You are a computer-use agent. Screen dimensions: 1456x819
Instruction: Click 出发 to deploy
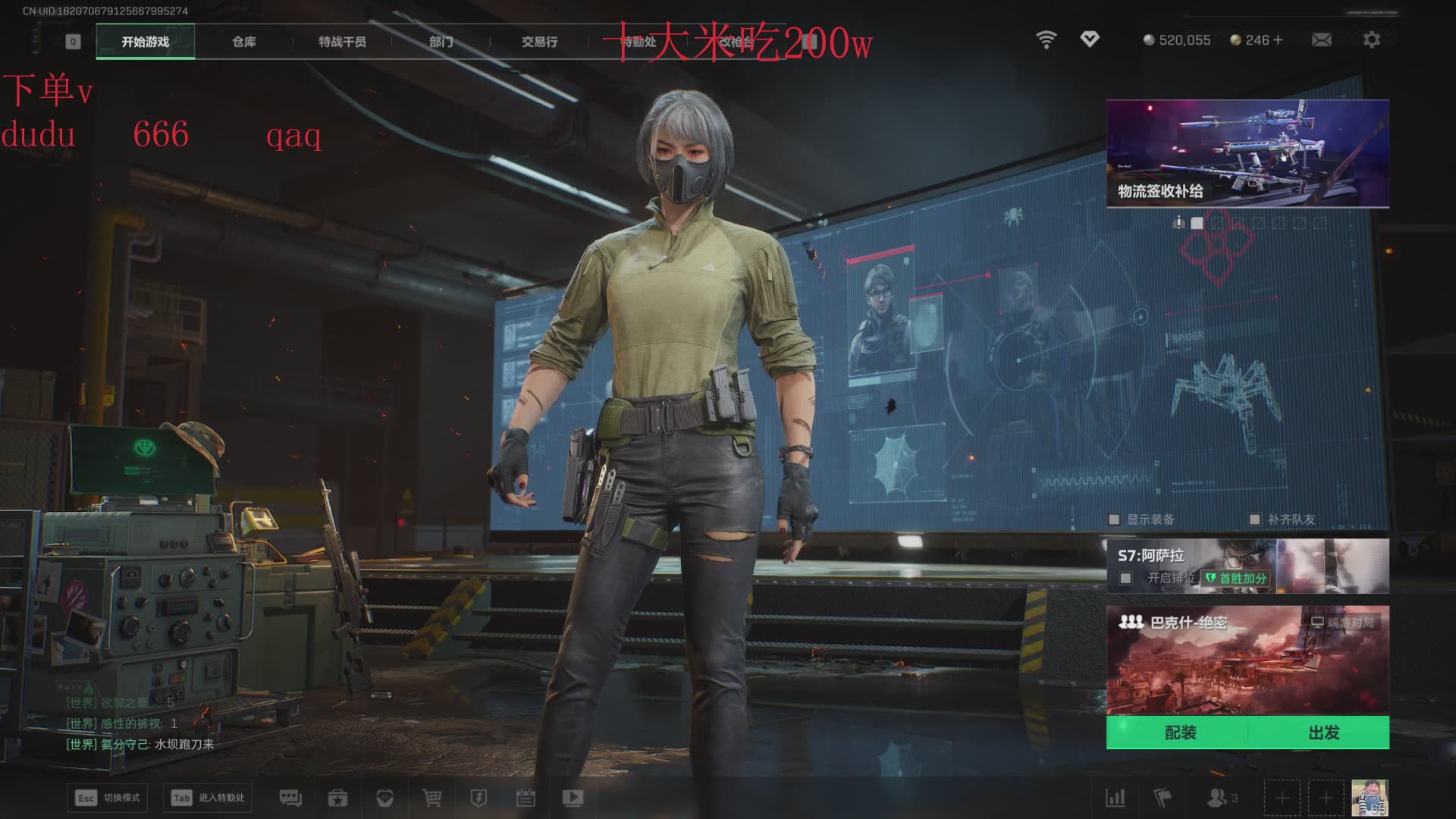tap(1323, 733)
